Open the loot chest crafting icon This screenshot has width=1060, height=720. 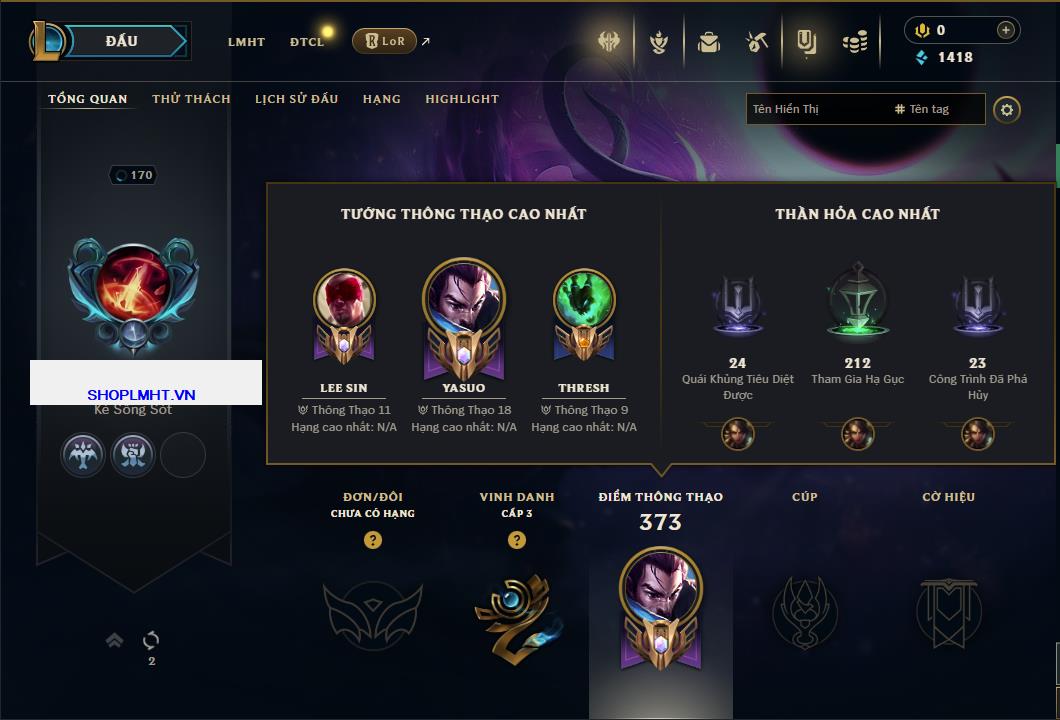point(756,42)
